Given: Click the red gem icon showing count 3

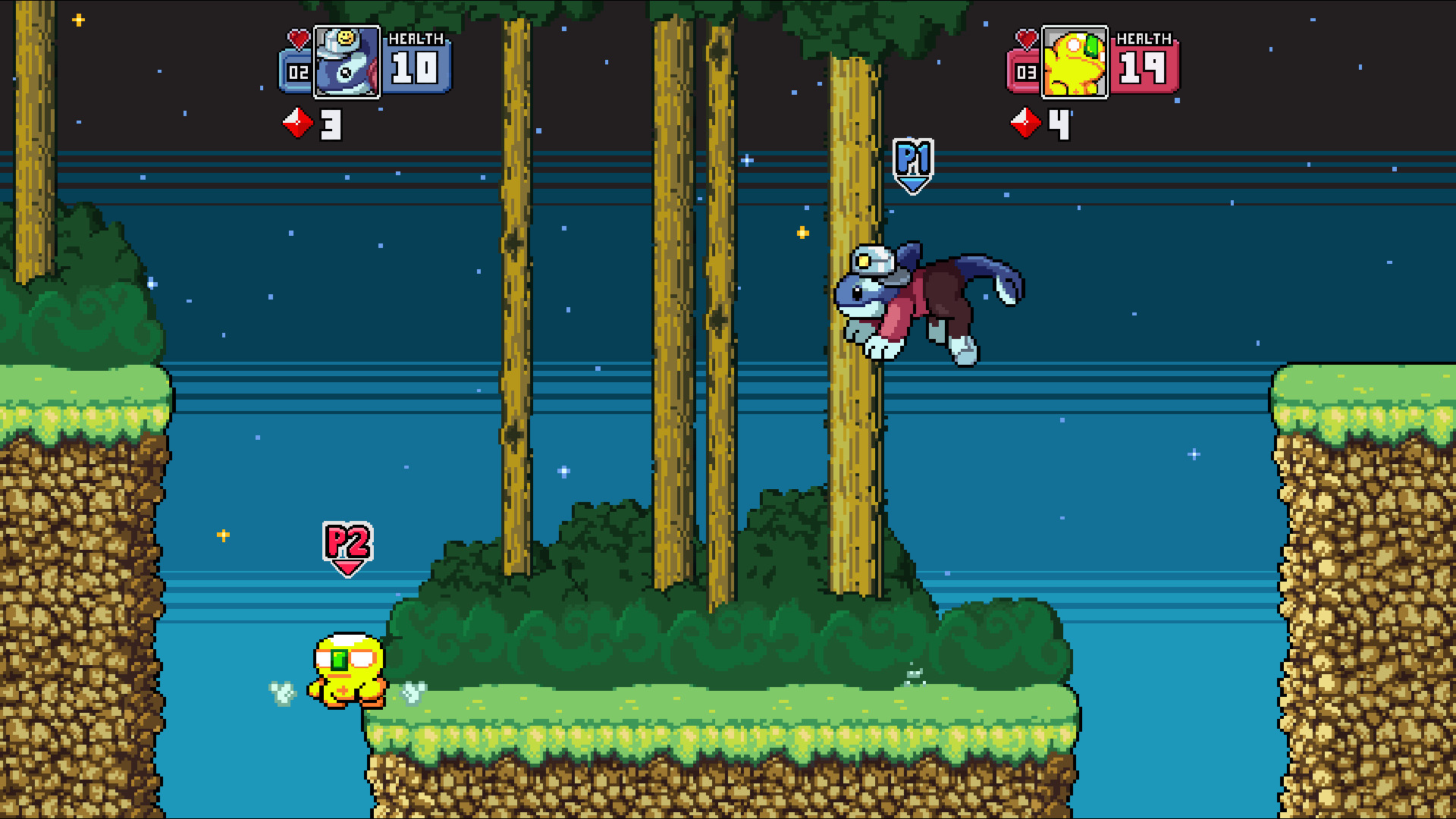Looking at the screenshot, I should pyautogui.click(x=297, y=121).
